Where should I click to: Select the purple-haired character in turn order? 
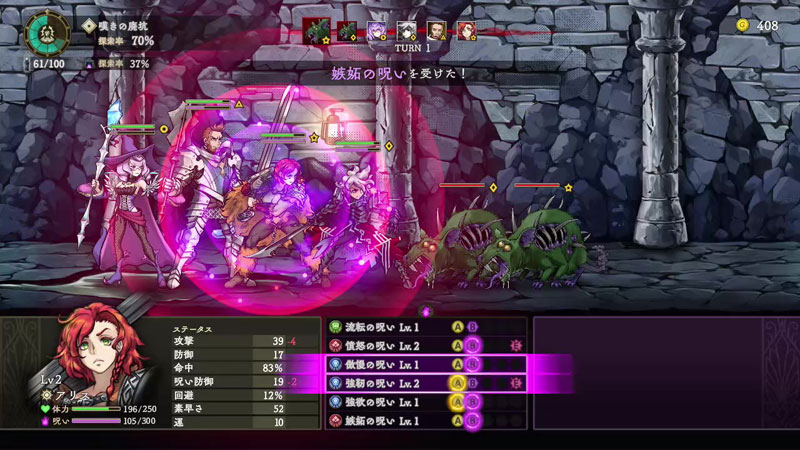[377, 31]
